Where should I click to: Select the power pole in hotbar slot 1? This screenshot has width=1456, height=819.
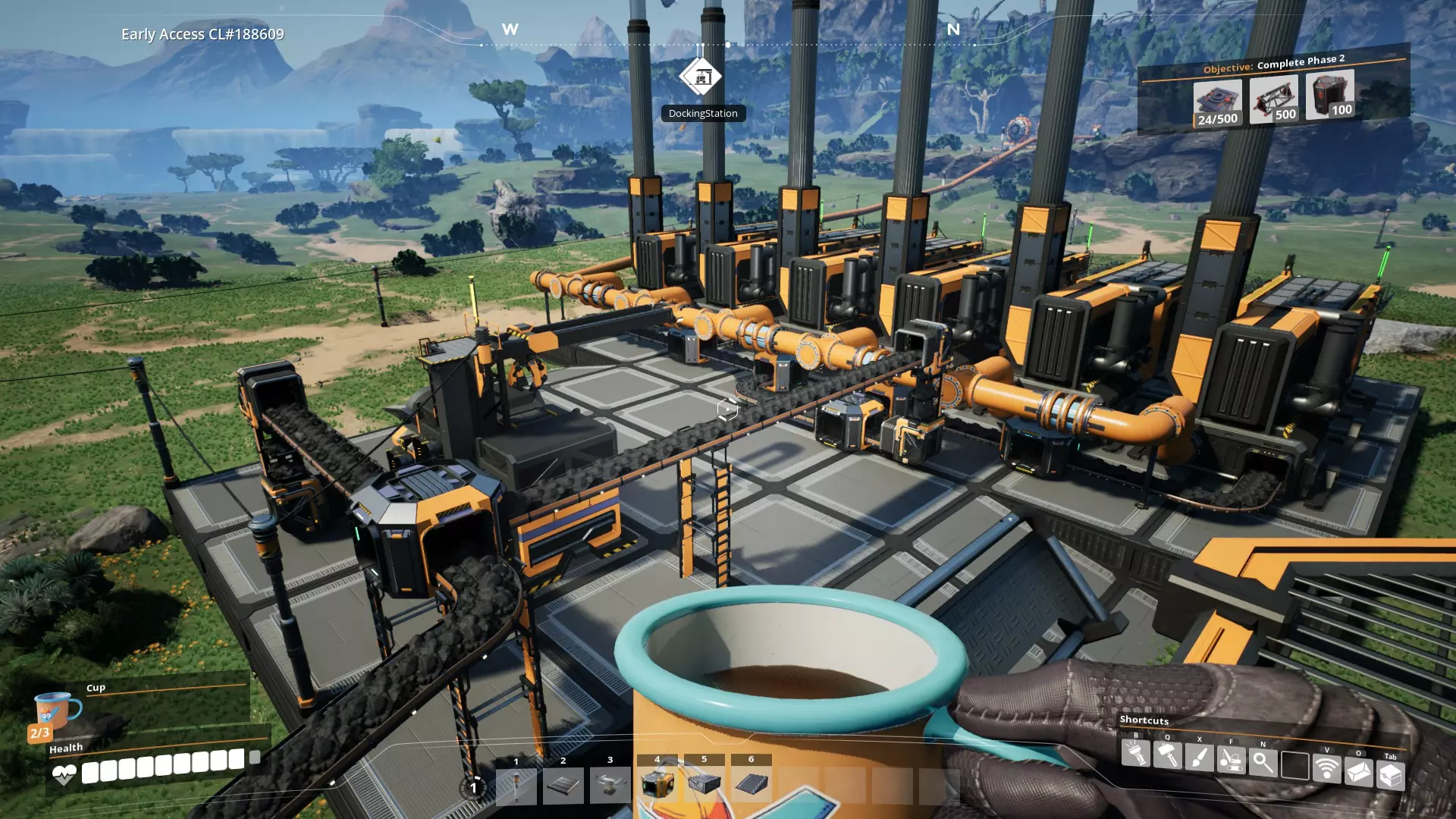[x=516, y=785]
